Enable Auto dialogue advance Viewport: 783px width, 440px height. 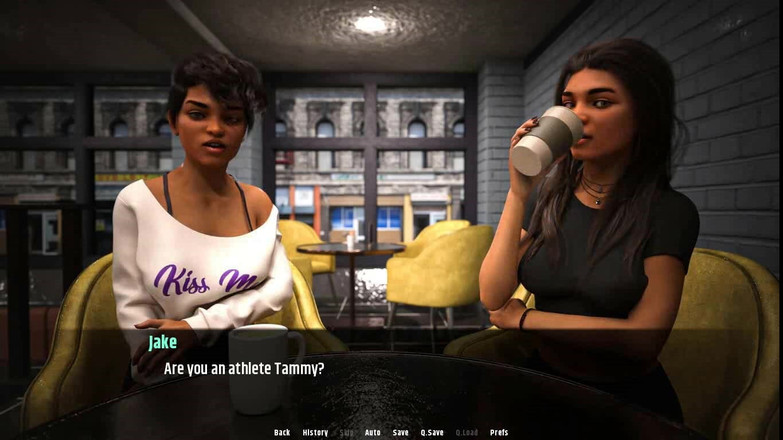[372, 432]
